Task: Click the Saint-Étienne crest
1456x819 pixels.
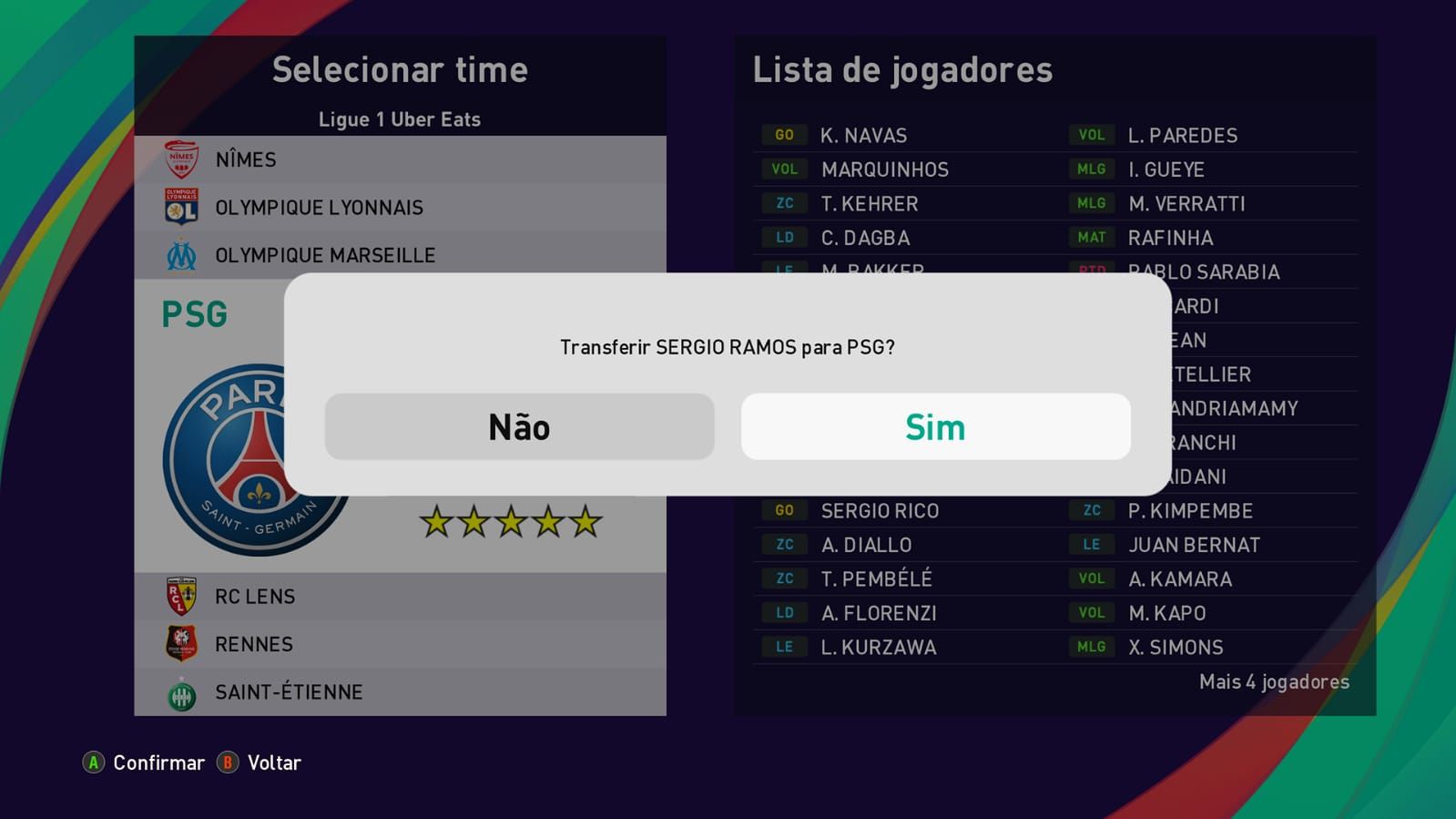Action: click(182, 691)
